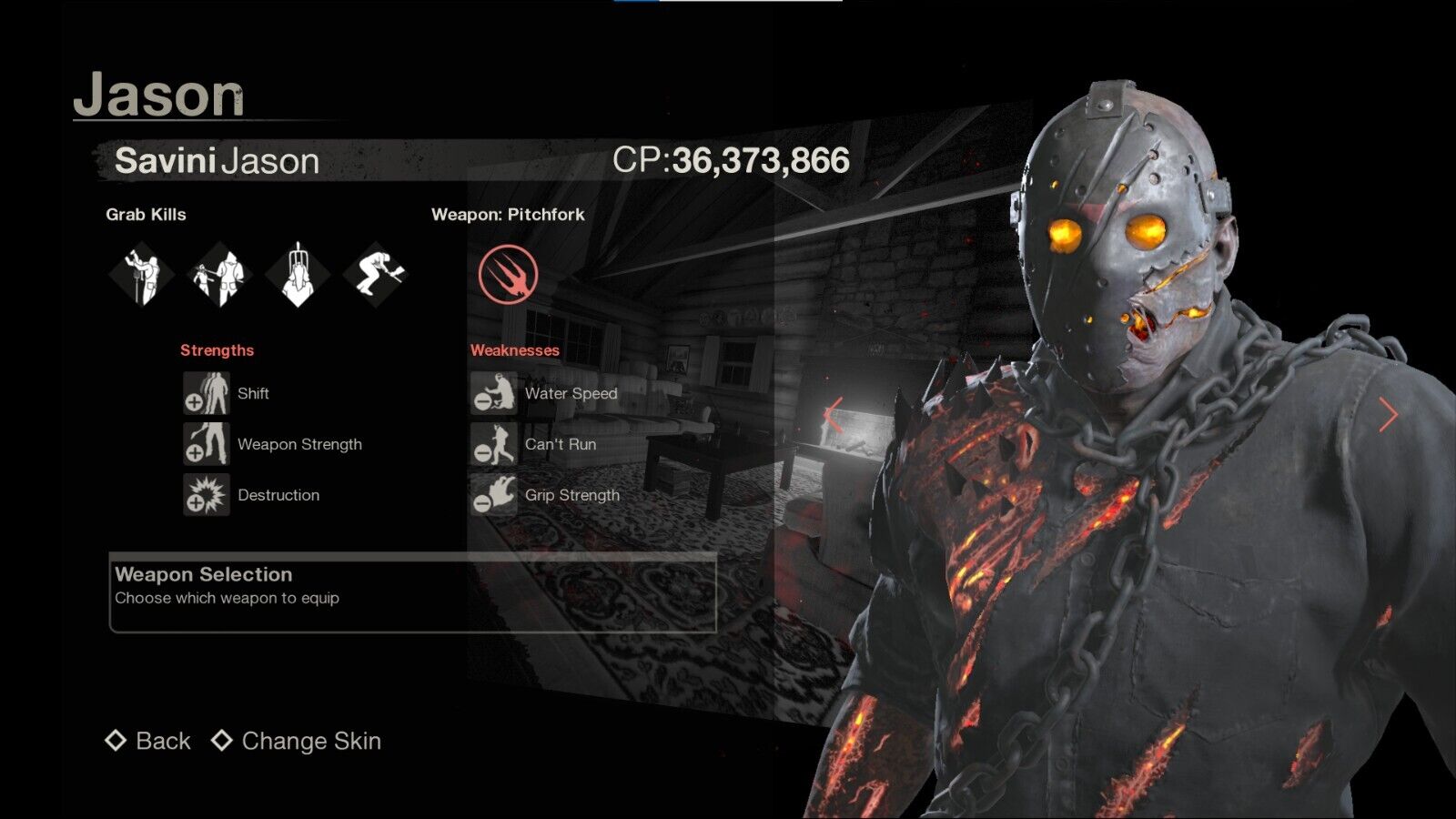Show the next Jason with the right arrow
This screenshot has width=1456, height=819.
point(1387,415)
